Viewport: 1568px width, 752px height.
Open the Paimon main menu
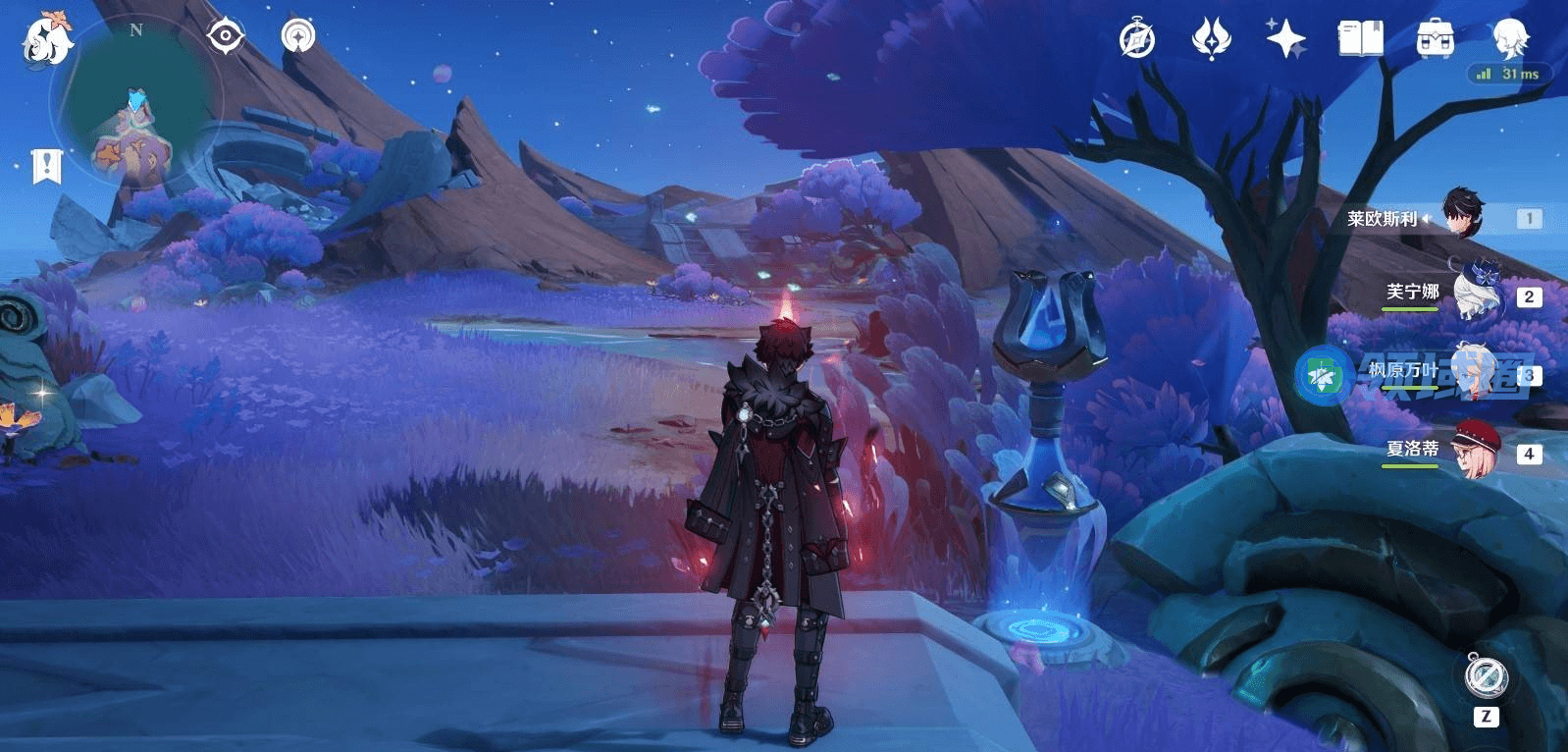pyautogui.click(x=46, y=39)
